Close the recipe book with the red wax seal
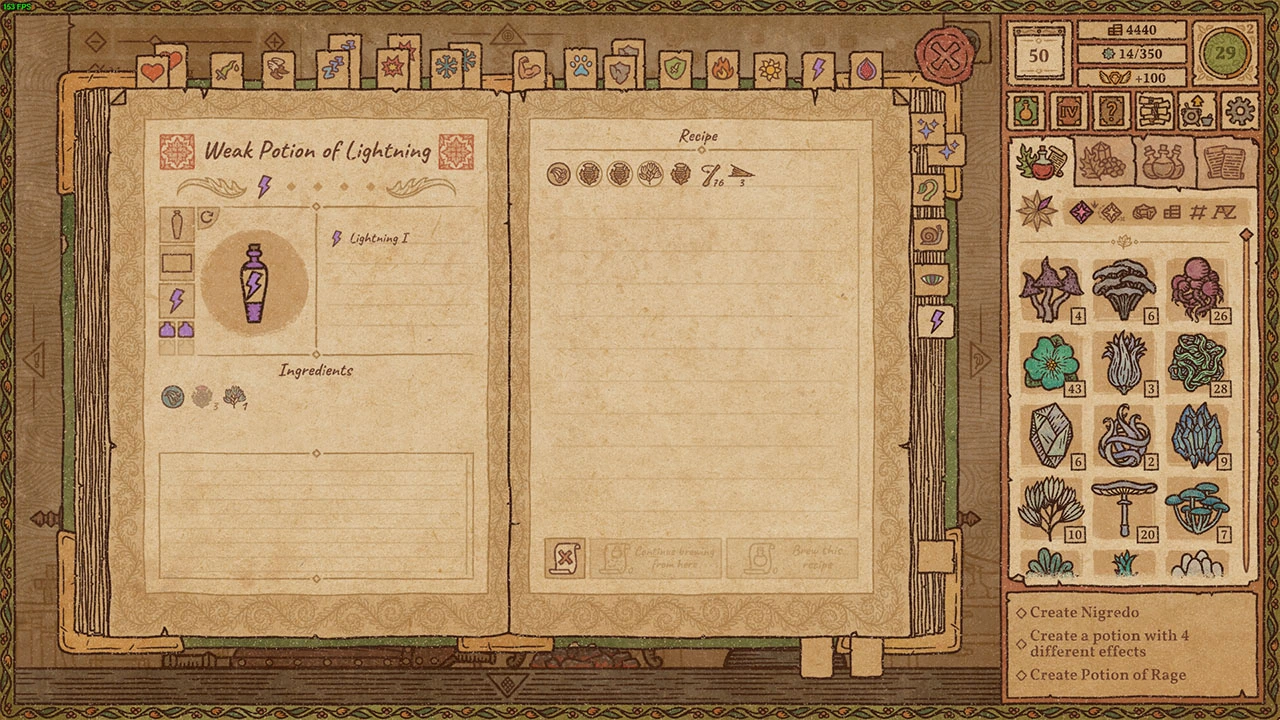 pyautogui.click(x=945, y=57)
